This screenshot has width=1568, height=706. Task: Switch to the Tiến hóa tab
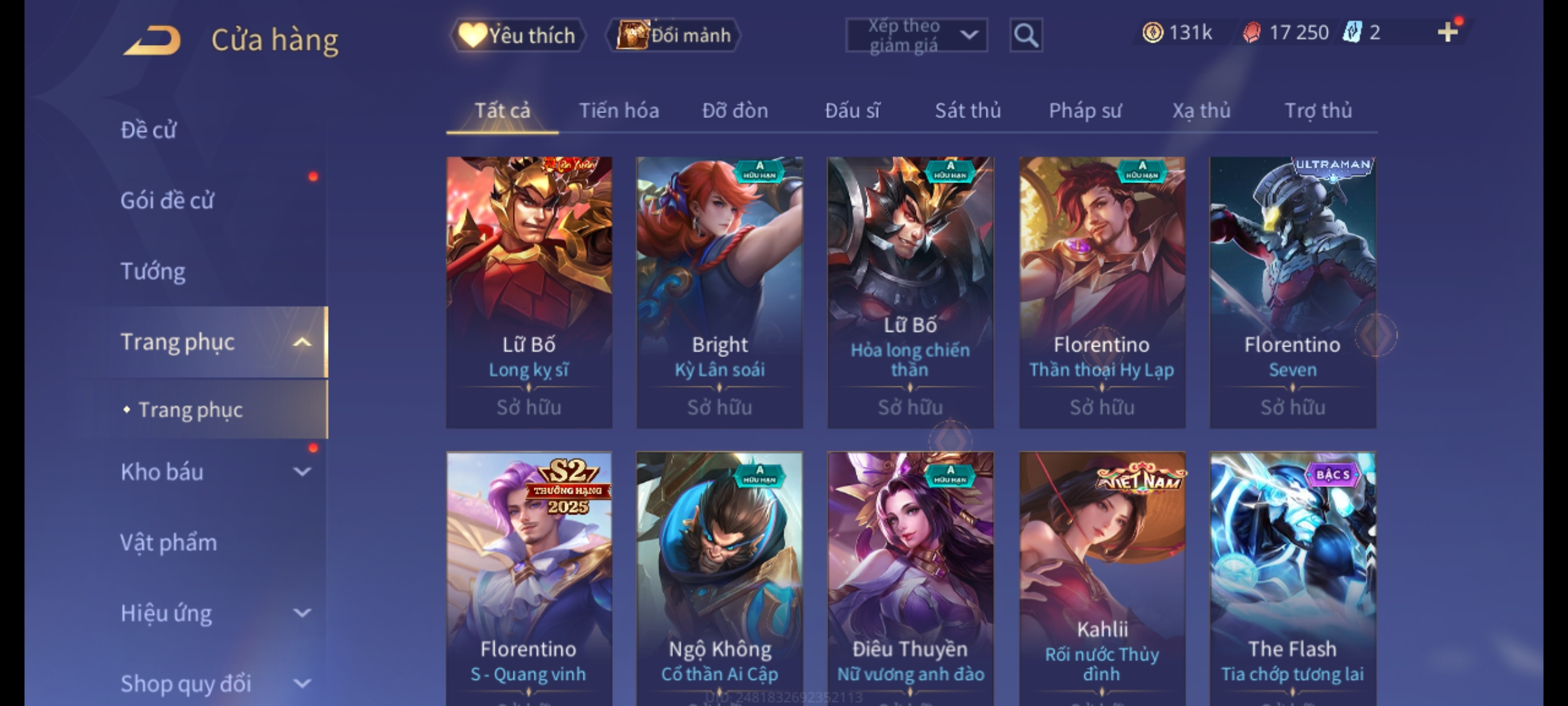point(619,110)
